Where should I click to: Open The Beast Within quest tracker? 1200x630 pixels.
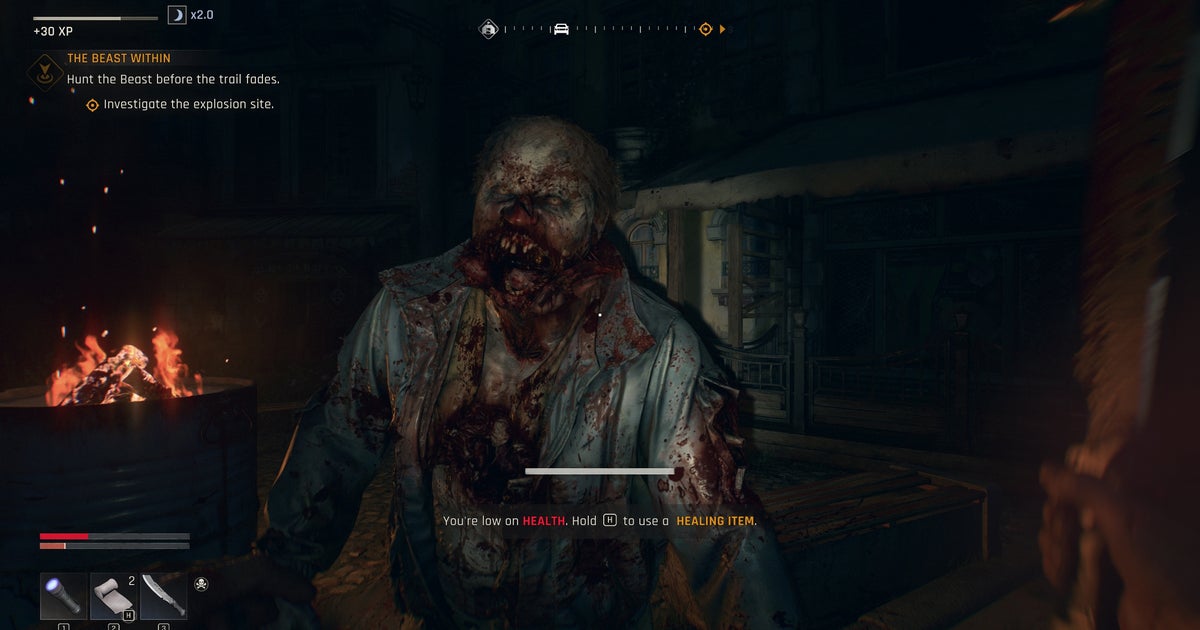[118, 59]
